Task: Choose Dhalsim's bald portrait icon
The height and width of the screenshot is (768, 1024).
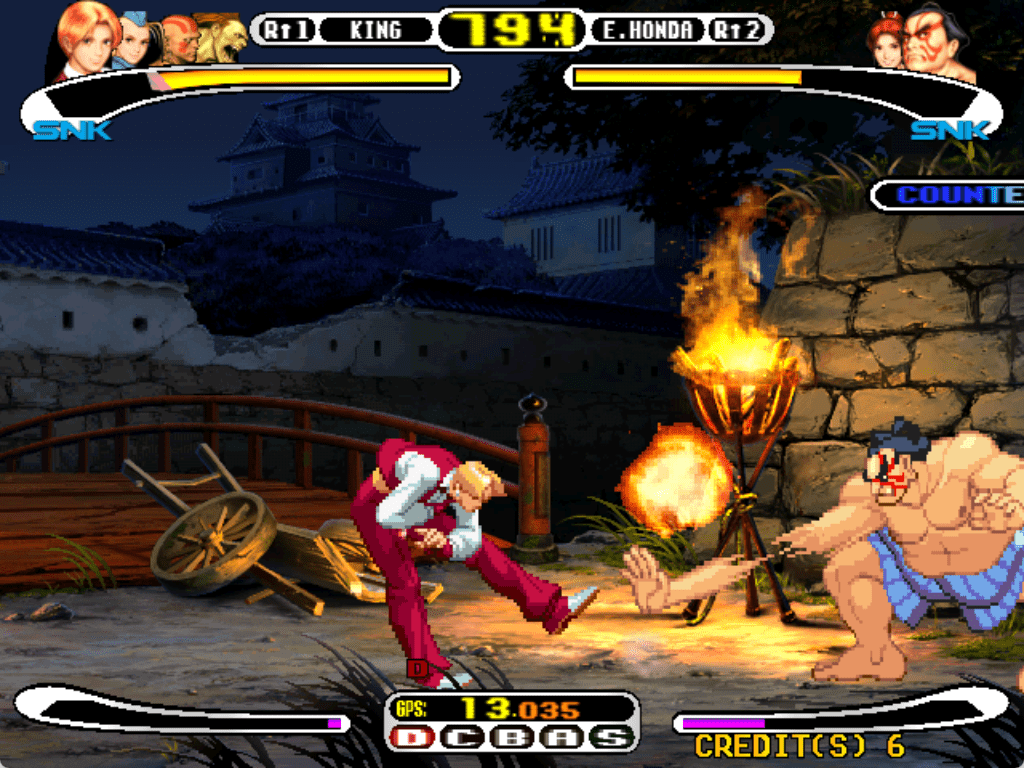Action: click(178, 40)
